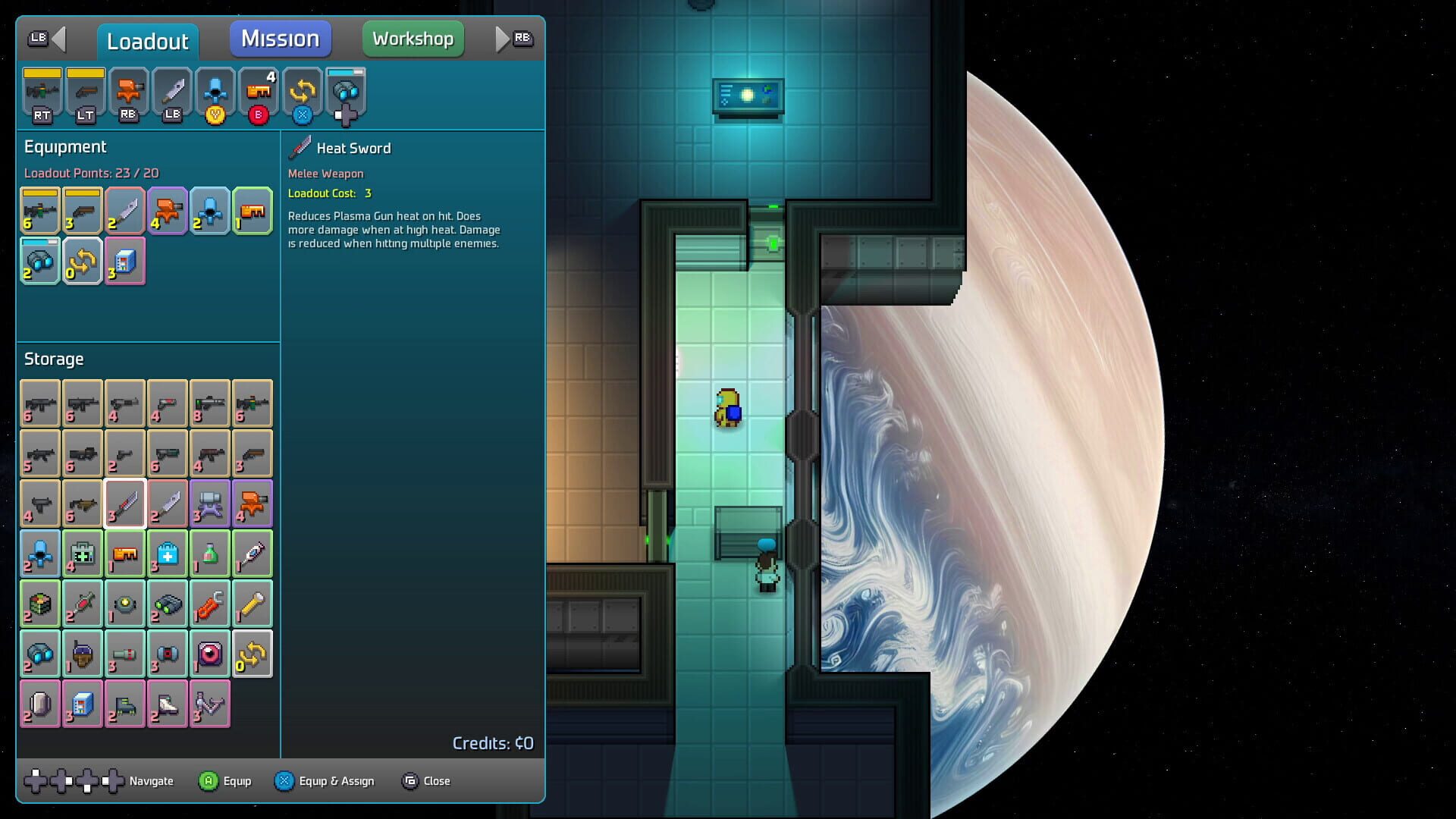The image size is (1456, 819).
Task: Select the Heat Sword in Storage
Action: point(125,503)
